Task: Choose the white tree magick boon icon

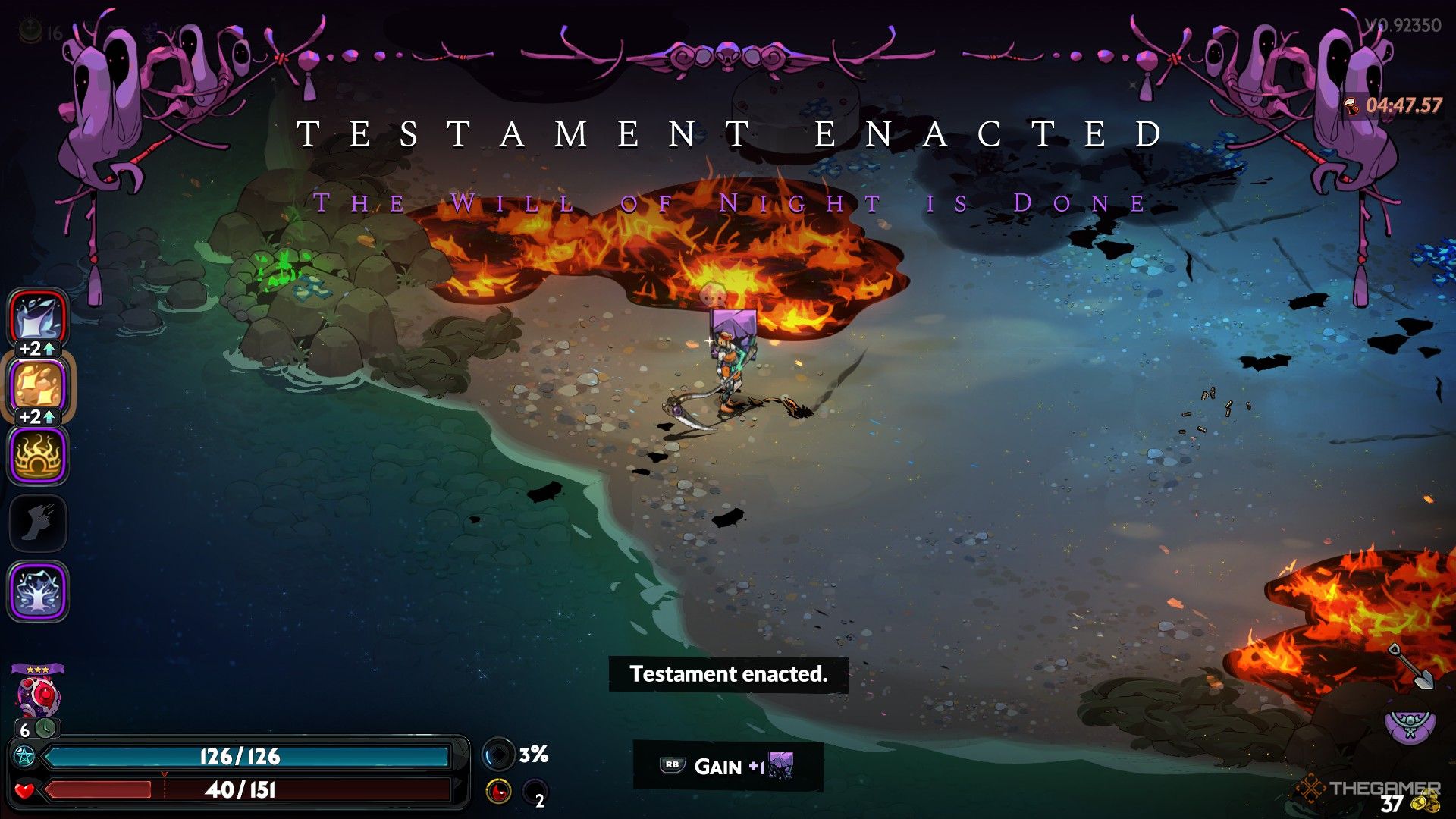Action: (x=38, y=591)
